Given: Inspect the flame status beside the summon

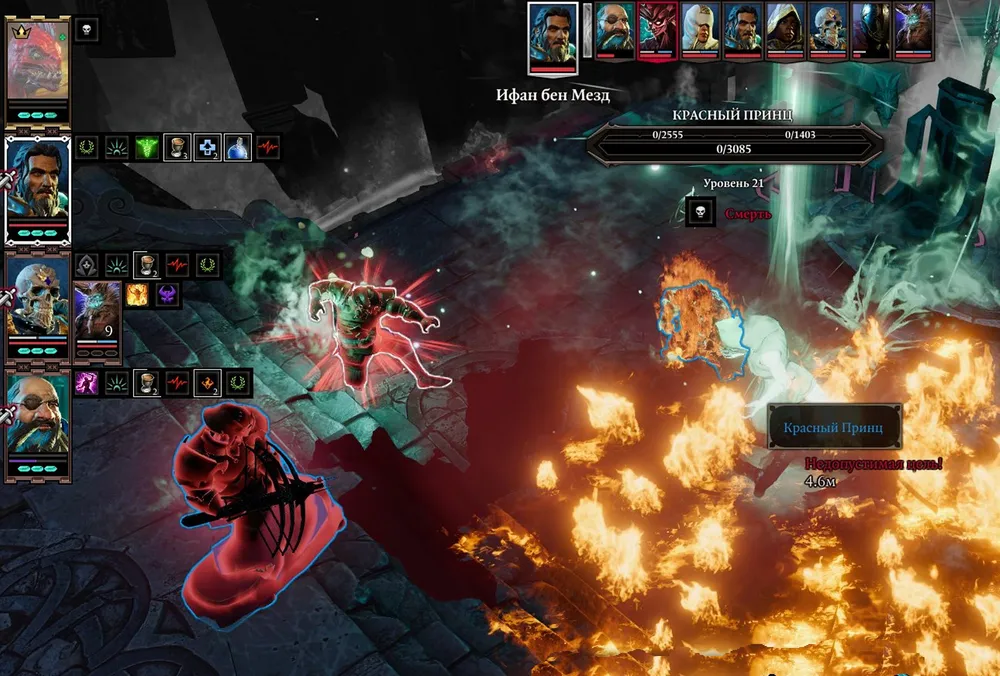Looking at the screenshot, I should click(137, 294).
